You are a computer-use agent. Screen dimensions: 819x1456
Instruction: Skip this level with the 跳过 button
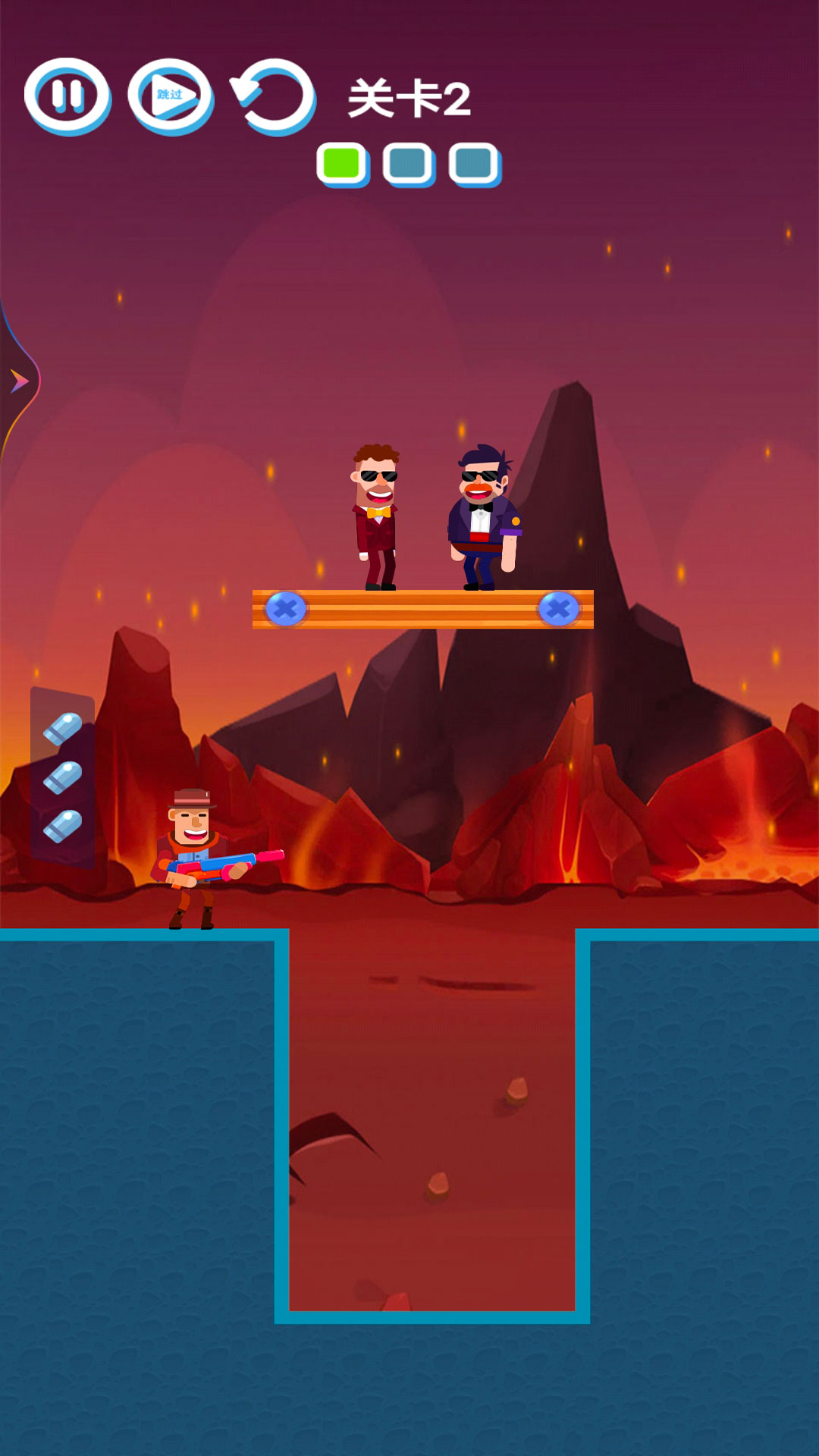point(171,96)
